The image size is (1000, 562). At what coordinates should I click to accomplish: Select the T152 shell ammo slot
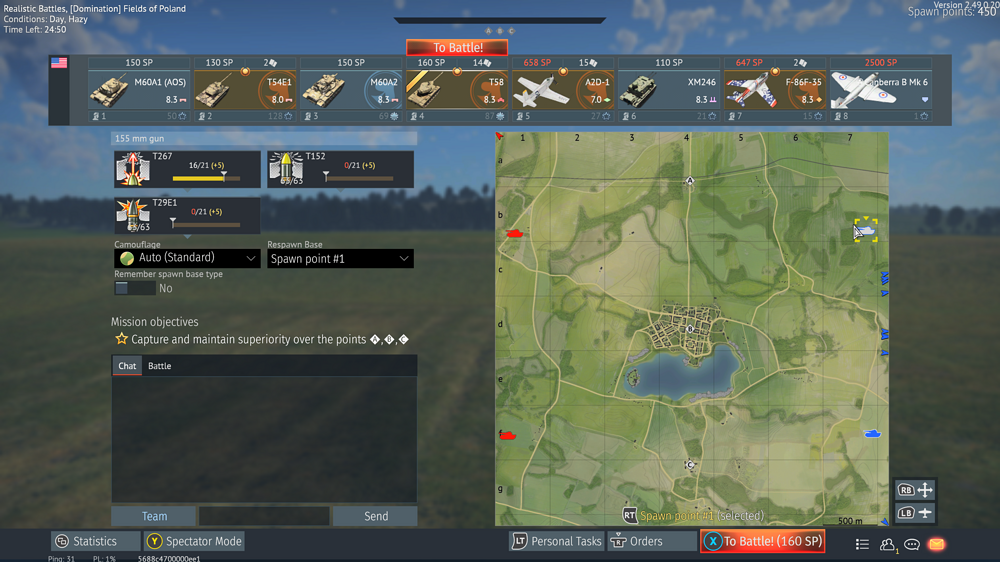tap(341, 169)
